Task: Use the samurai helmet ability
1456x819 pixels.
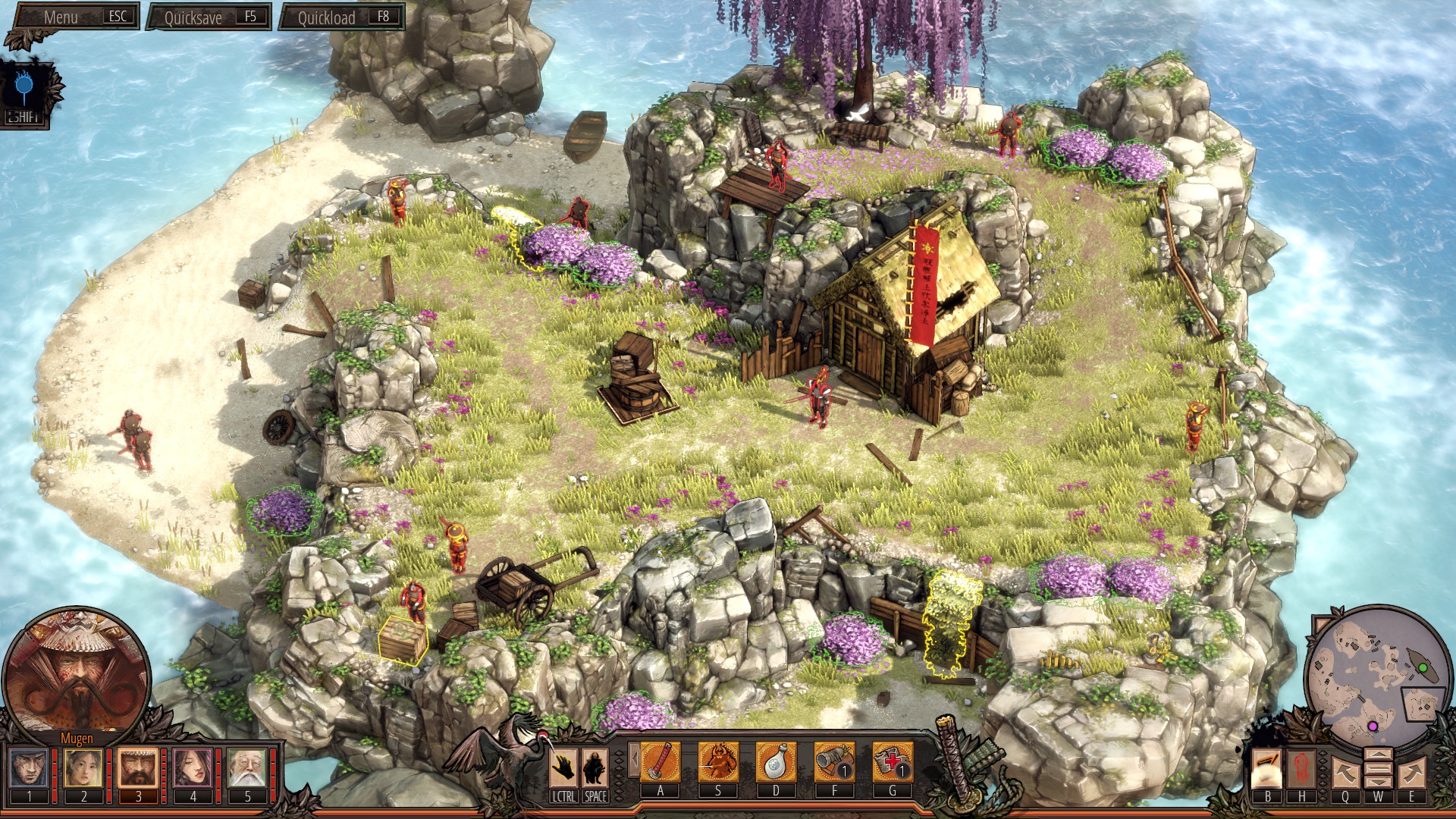Action: pos(718,762)
